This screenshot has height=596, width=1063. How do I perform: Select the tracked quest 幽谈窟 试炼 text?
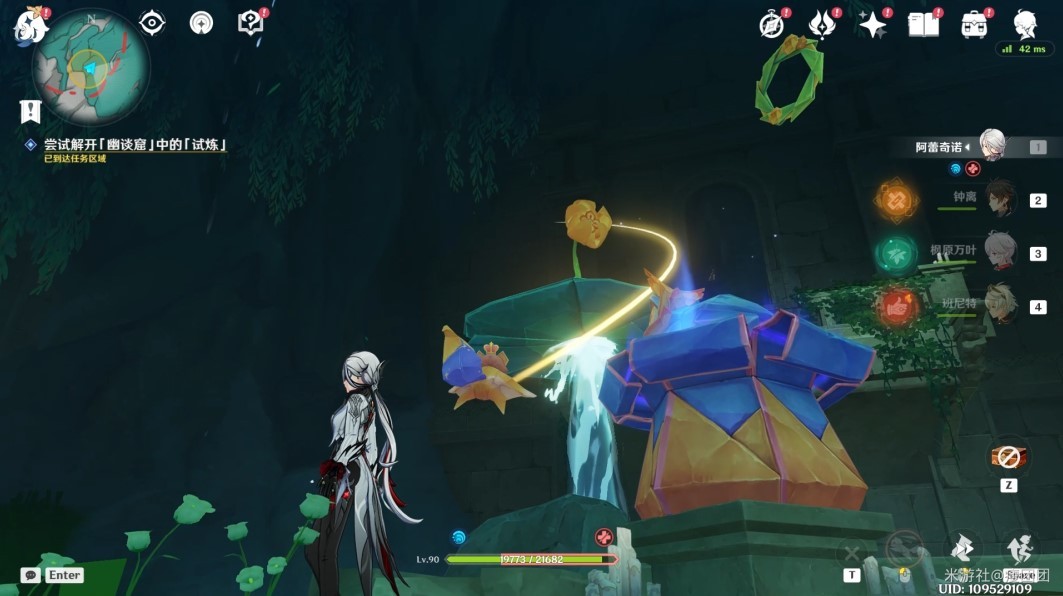click(x=135, y=145)
